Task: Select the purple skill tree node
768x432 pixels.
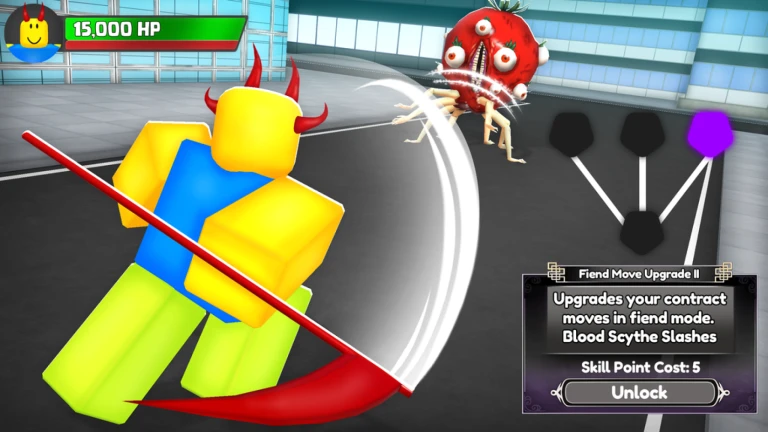Action: click(x=709, y=132)
